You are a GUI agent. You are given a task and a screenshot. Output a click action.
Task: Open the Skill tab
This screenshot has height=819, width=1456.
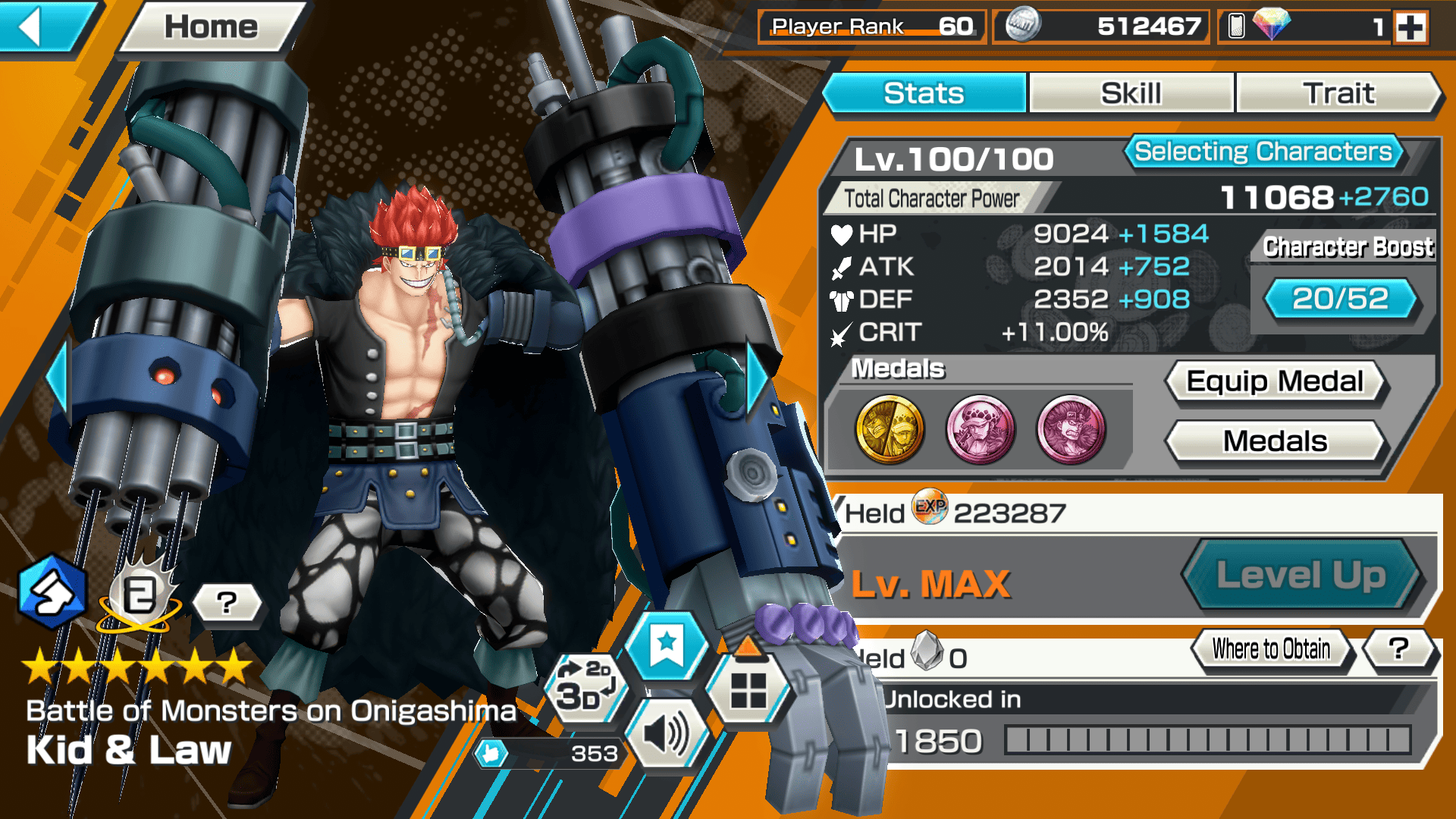(x=1131, y=93)
